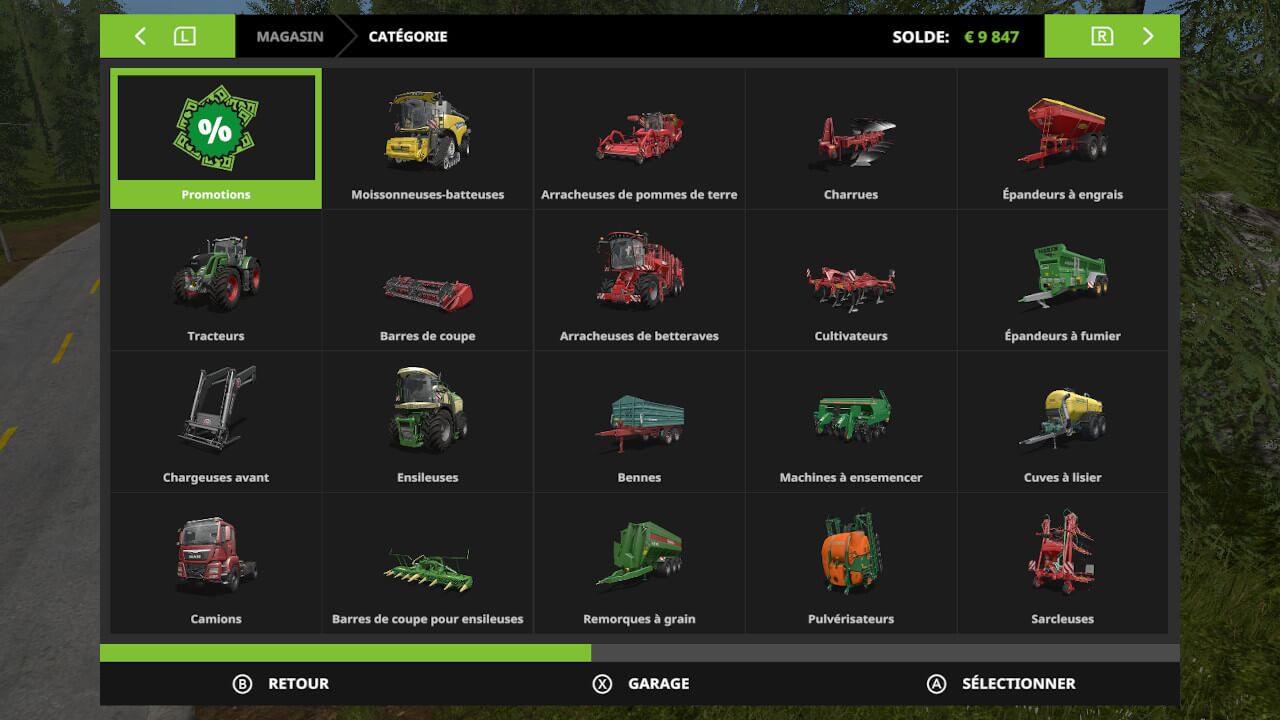
Task: Choose the Barres de coupe tile
Action: click(428, 280)
